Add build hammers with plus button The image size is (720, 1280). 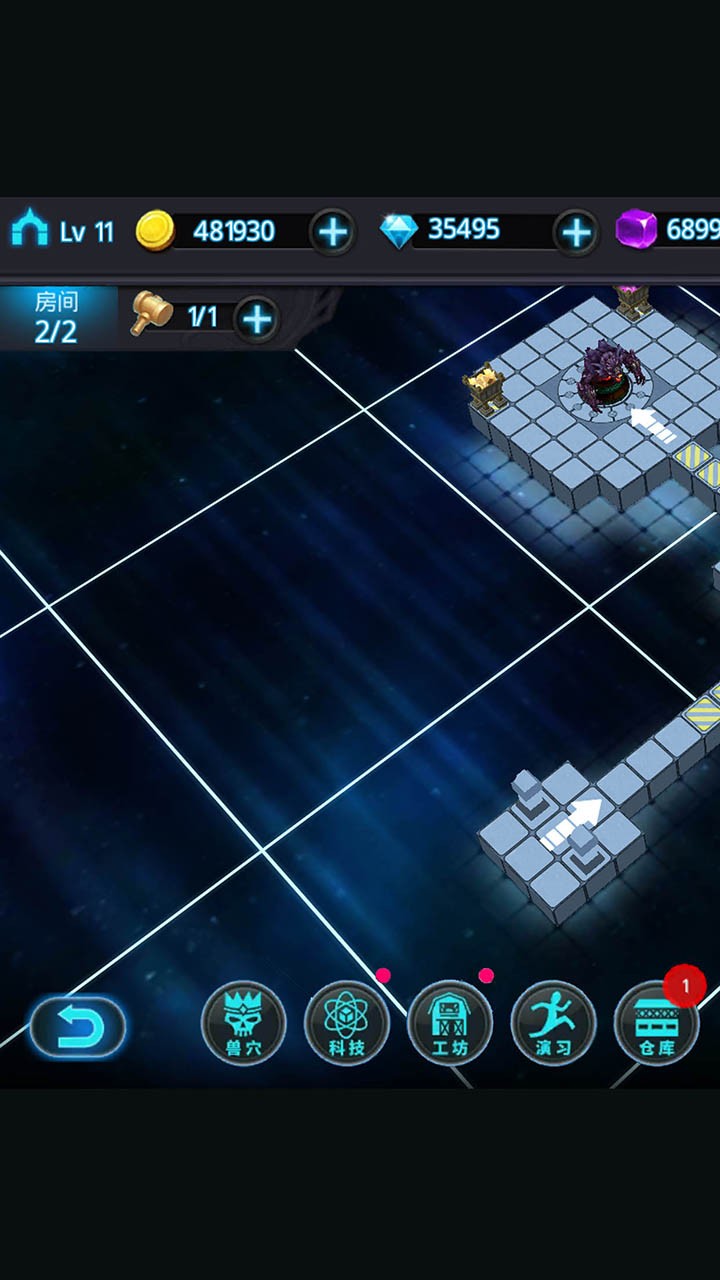(x=257, y=319)
